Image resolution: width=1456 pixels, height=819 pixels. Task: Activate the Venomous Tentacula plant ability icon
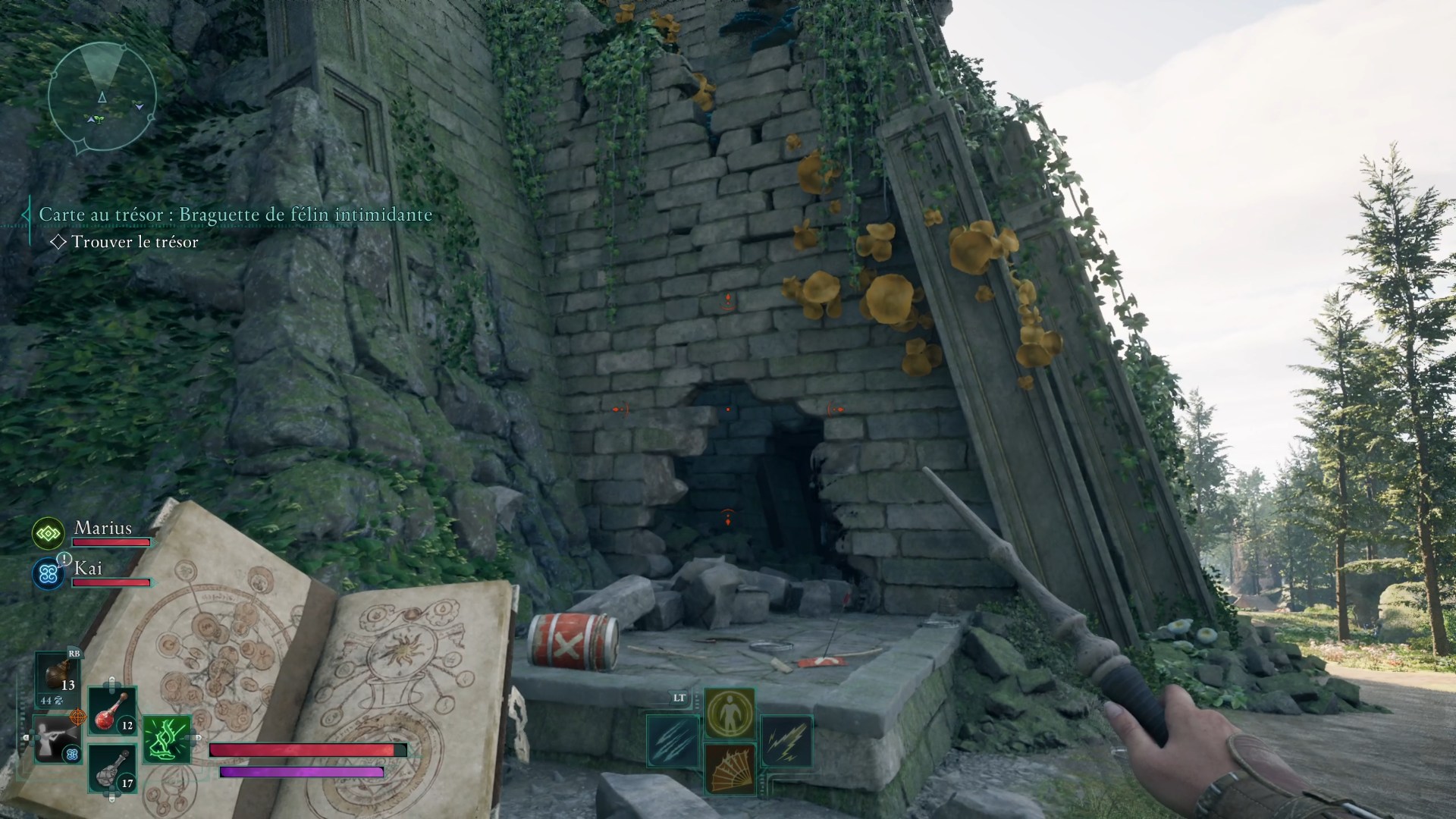168,738
